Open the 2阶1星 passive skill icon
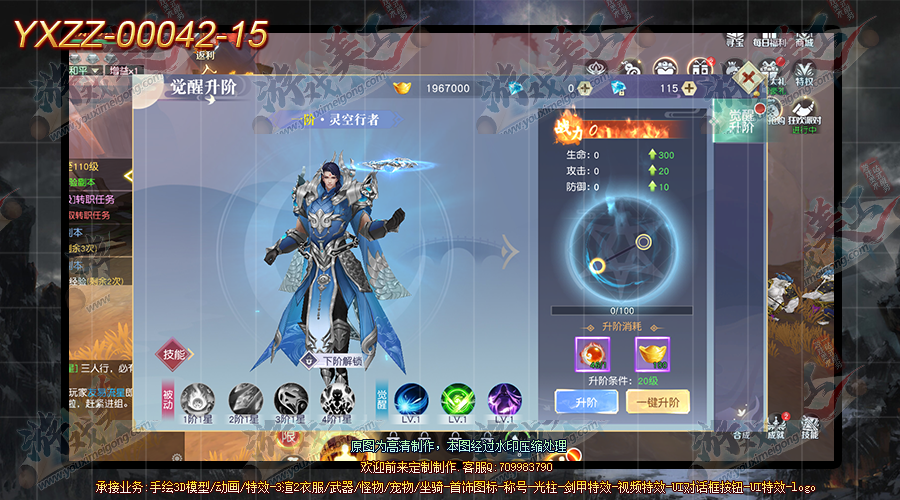900x500 pixels. [x=244, y=400]
